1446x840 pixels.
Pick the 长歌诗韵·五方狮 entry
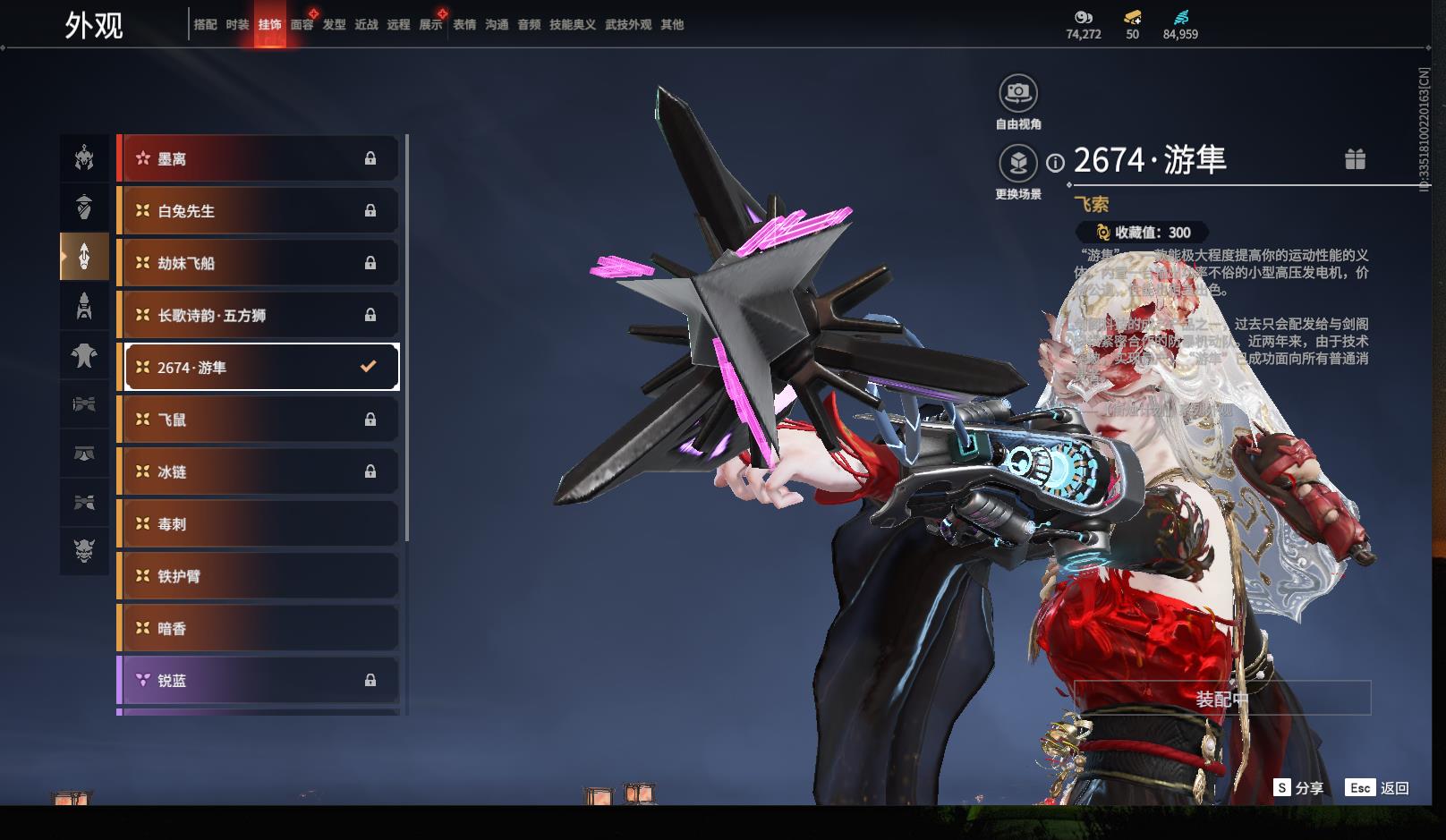[x=259, y=315]
